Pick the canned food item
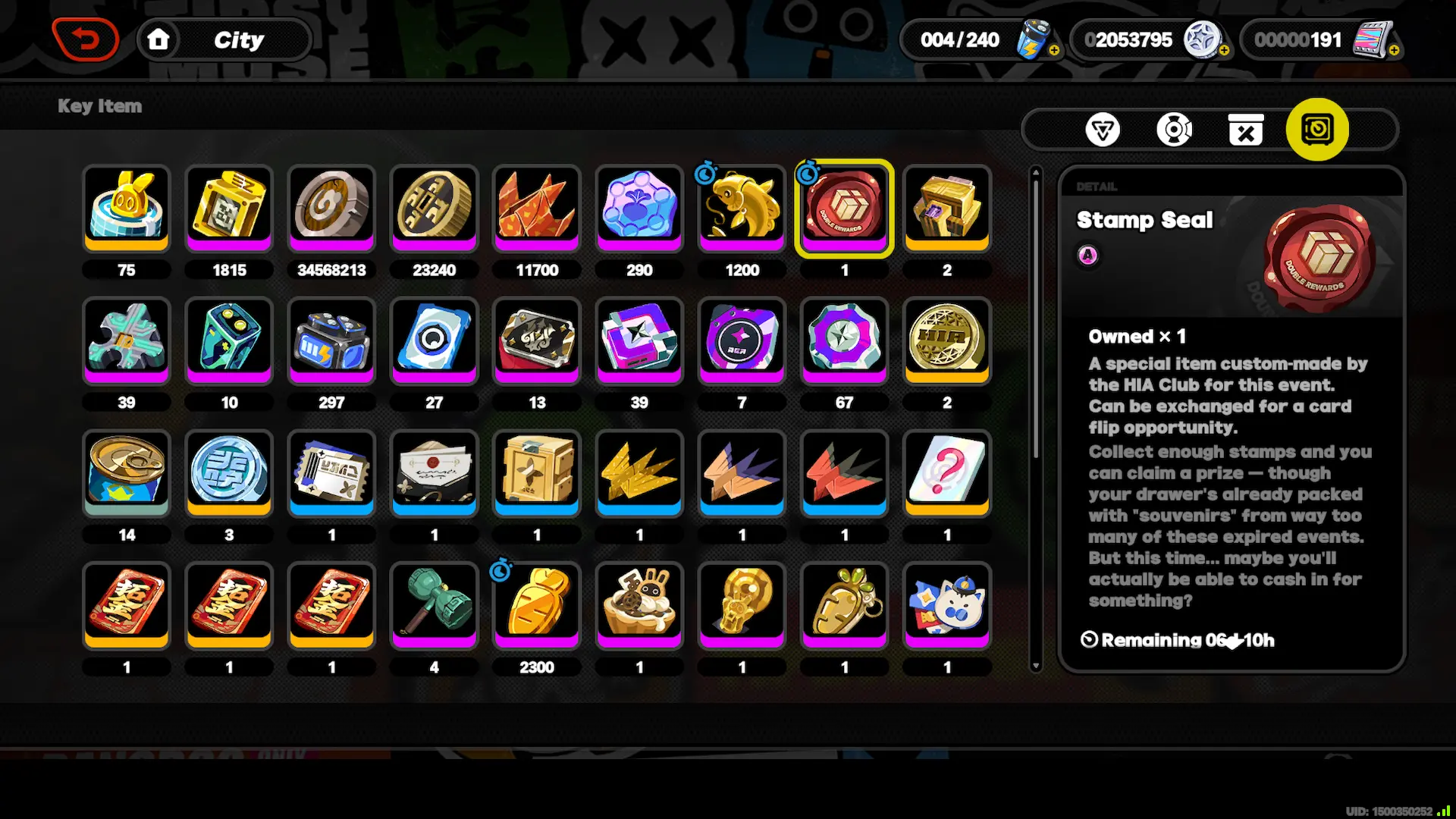The image size is (1456, 819). (127, 472)
